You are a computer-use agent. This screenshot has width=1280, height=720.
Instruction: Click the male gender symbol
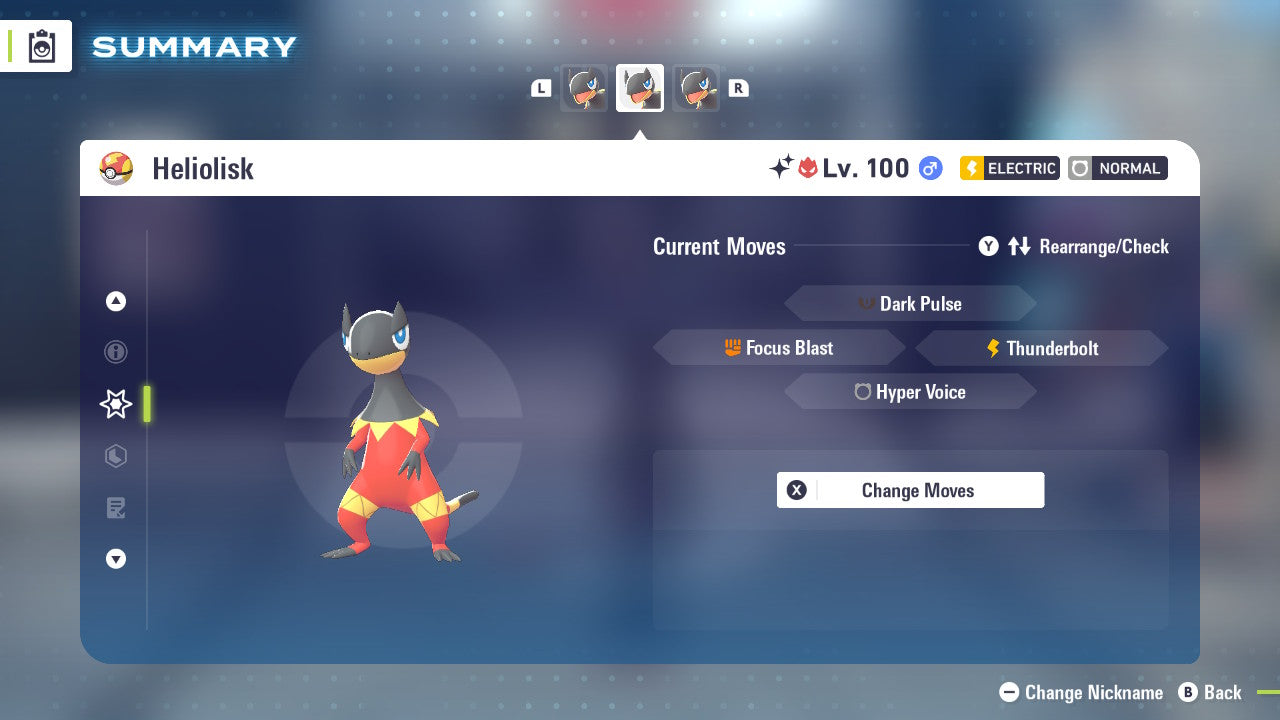[929, 168]
